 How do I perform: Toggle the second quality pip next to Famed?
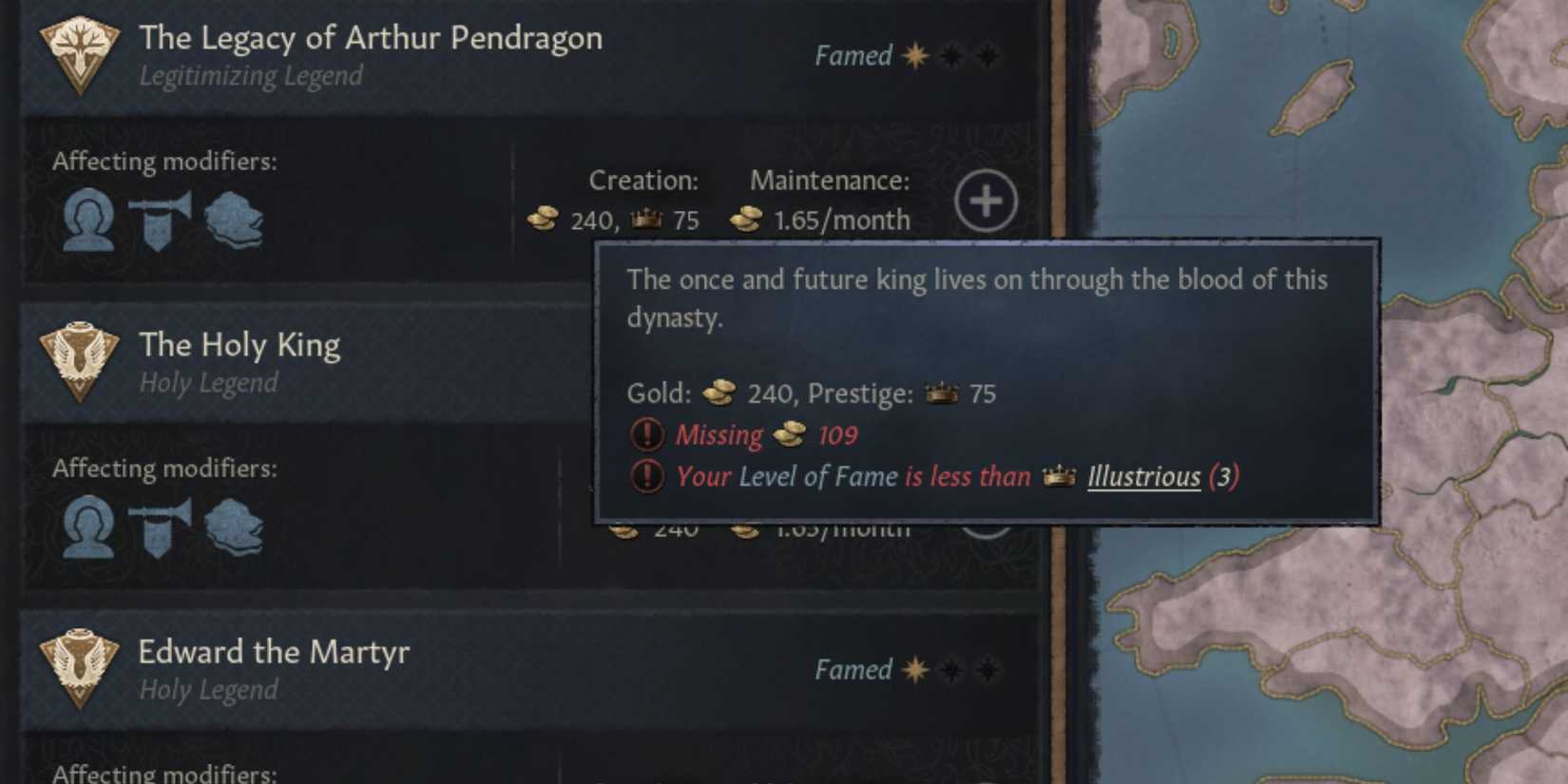coord(950,56)
